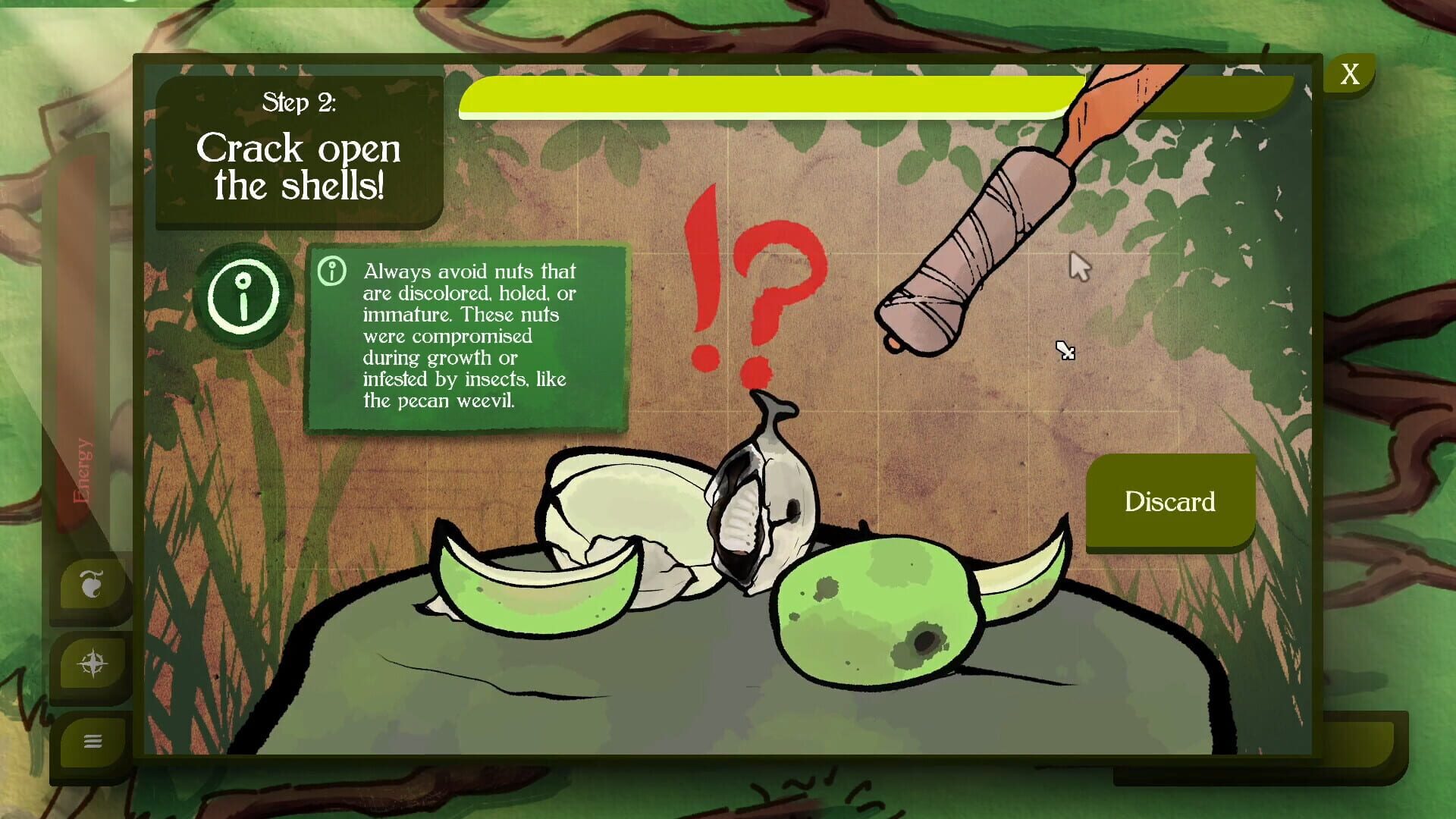1456x819 pixels.
Task: Select the info symbol inside the tip box
Action: click(x=332, y=270)
